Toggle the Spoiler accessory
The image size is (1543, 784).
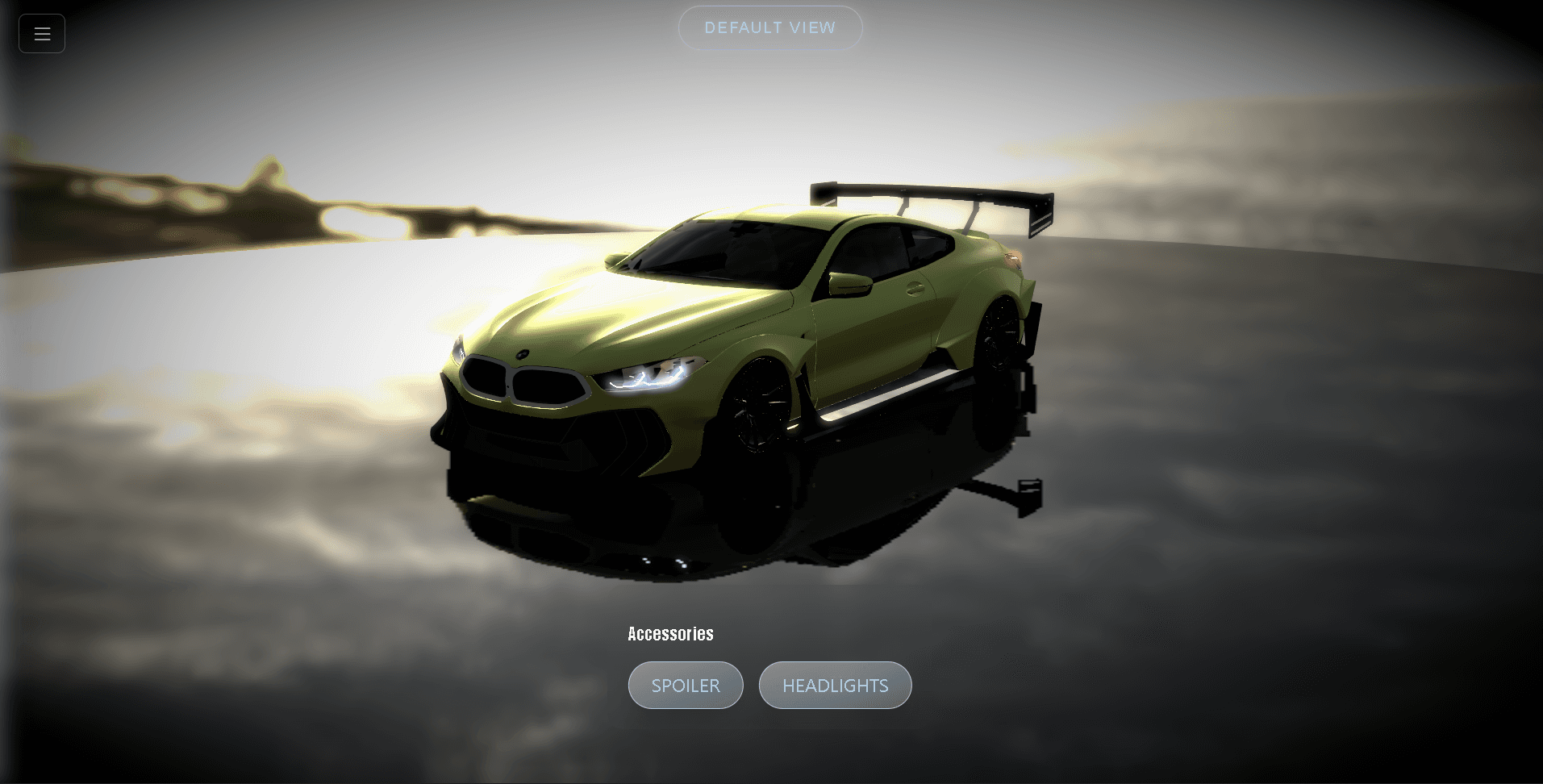[x=686, y=686]
